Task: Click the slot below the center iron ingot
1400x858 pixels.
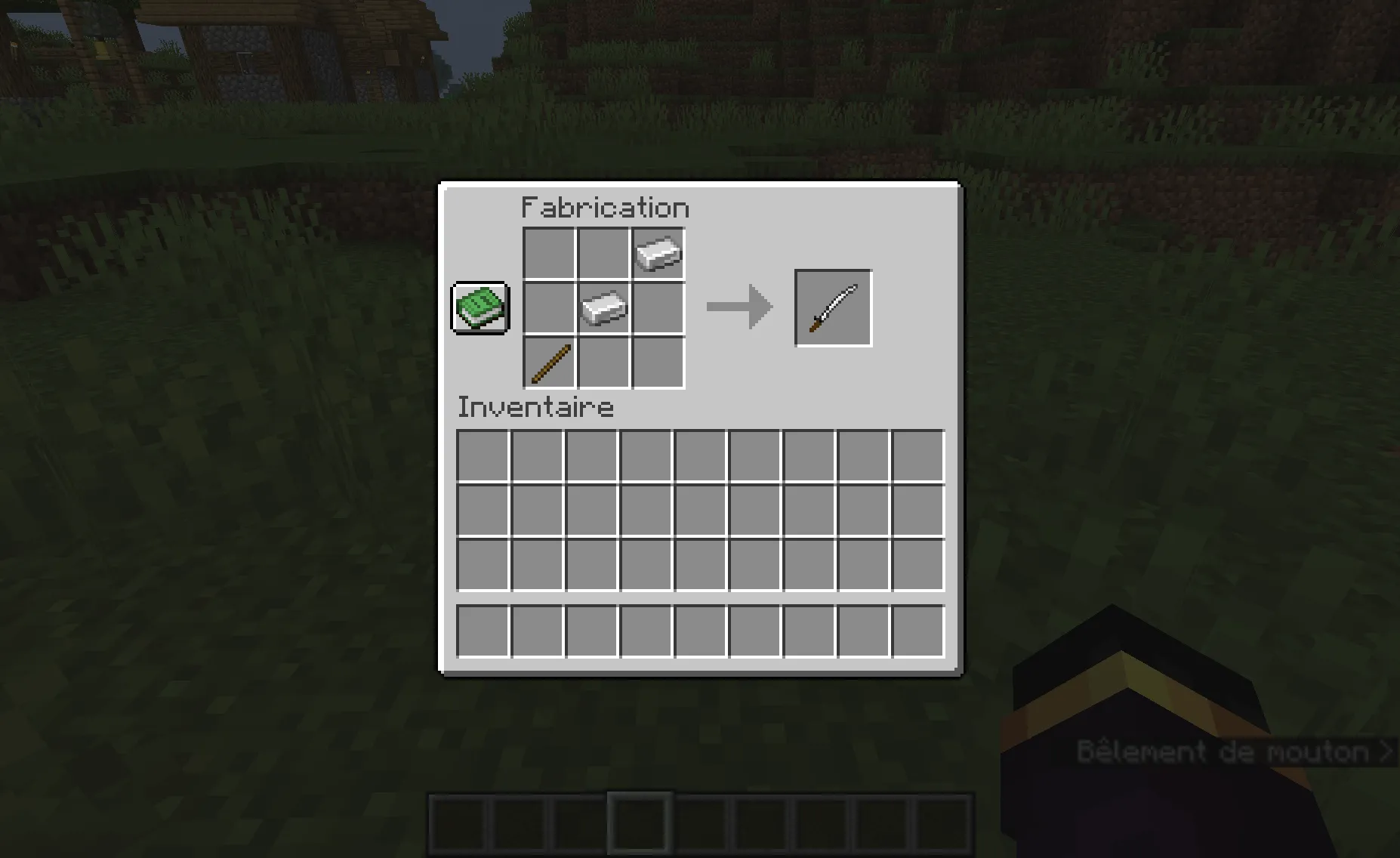Action: tap(603, 362)
